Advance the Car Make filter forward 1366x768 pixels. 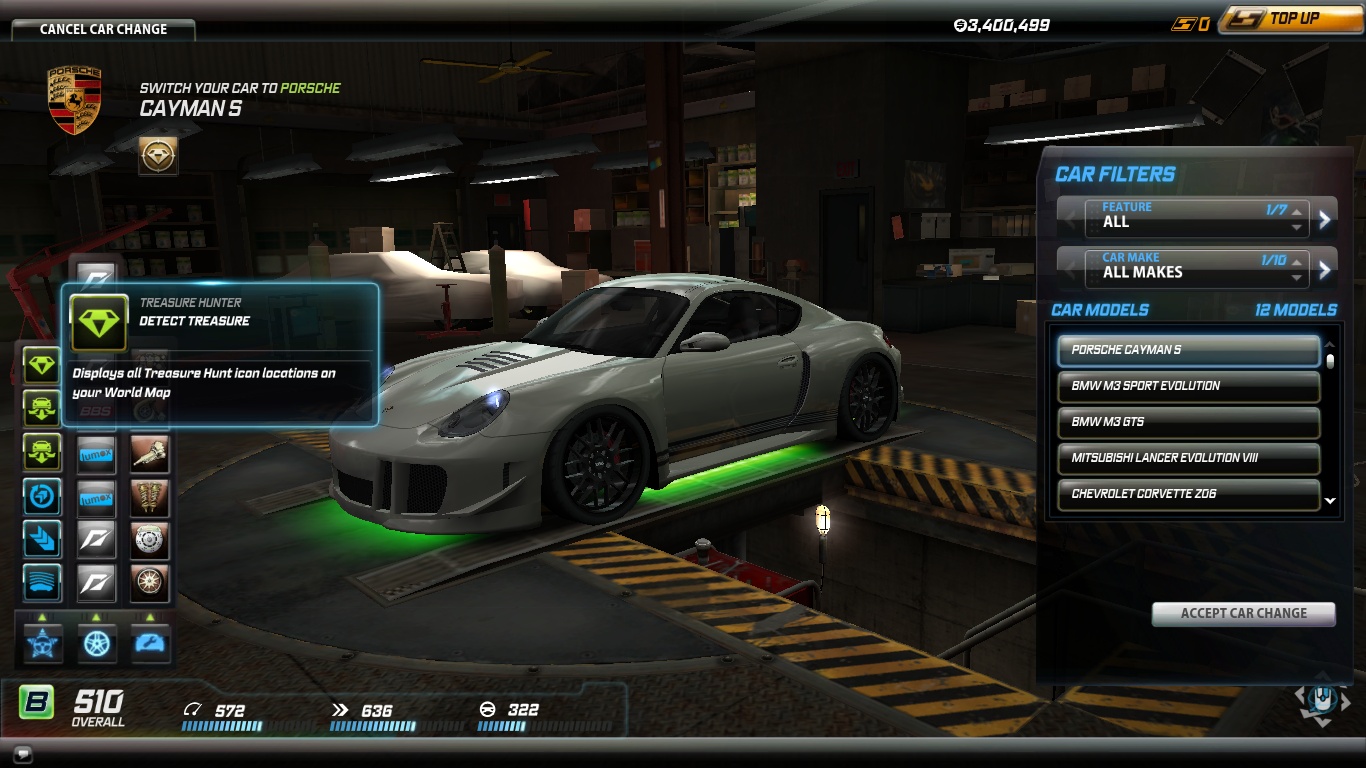point(1325,269)
